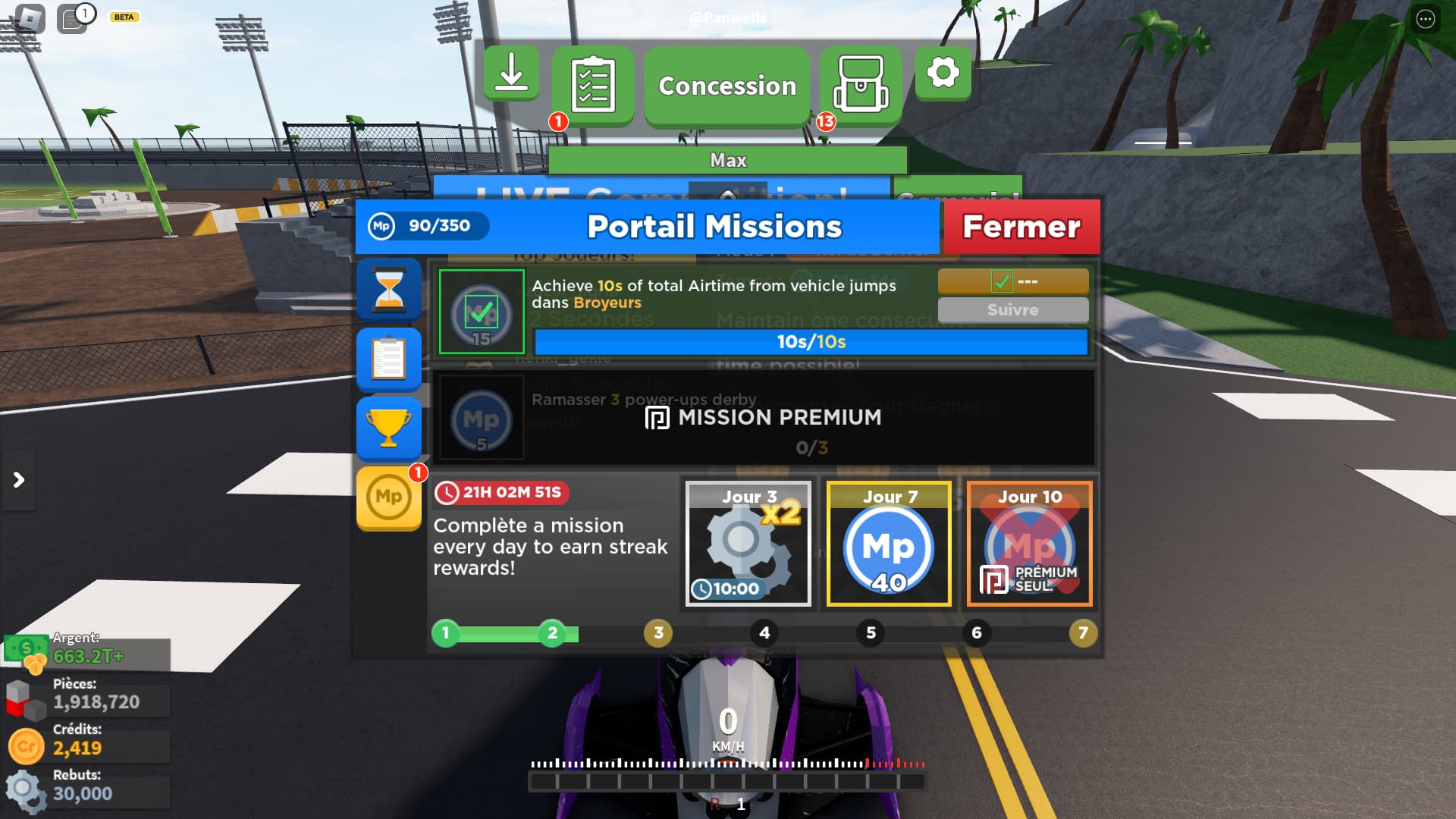Open the backpack inventory with 13 notifications

[x=861, y=84]
